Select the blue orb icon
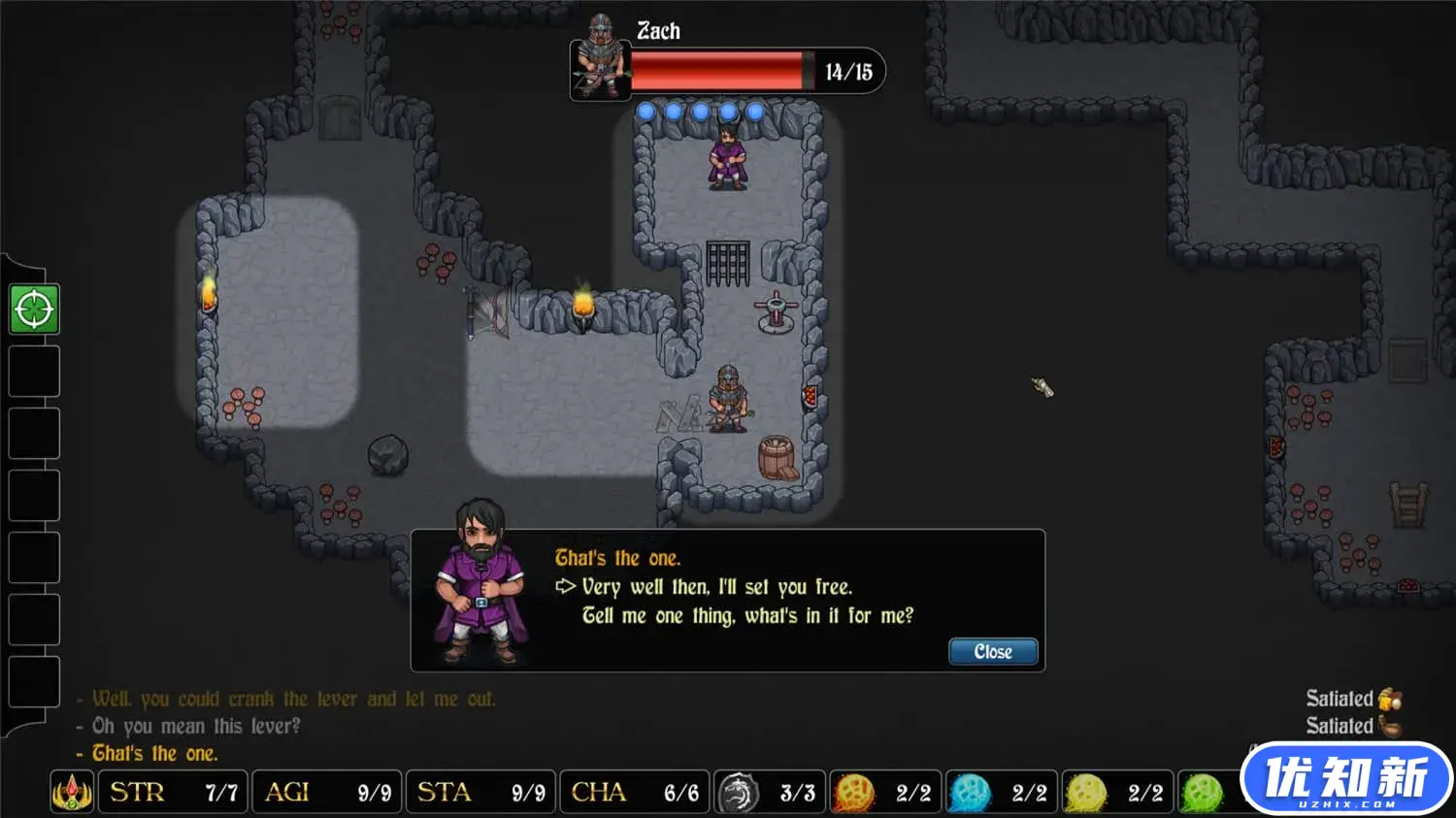The height and width of the screenshot is (818, 1456). click(x=970, y=793)
